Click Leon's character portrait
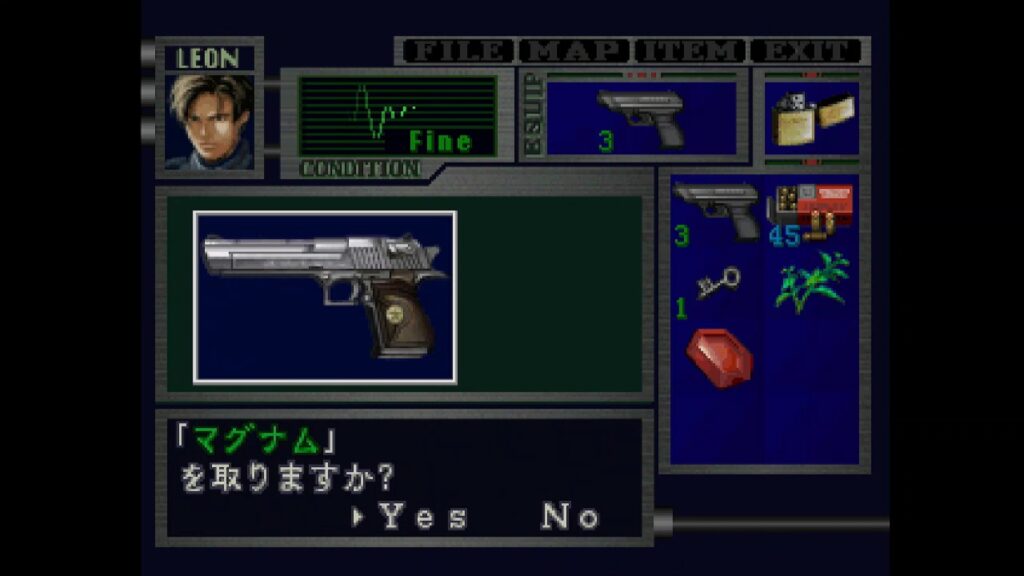This screenshot has height=576, width=1024. [x=210, y=121]
